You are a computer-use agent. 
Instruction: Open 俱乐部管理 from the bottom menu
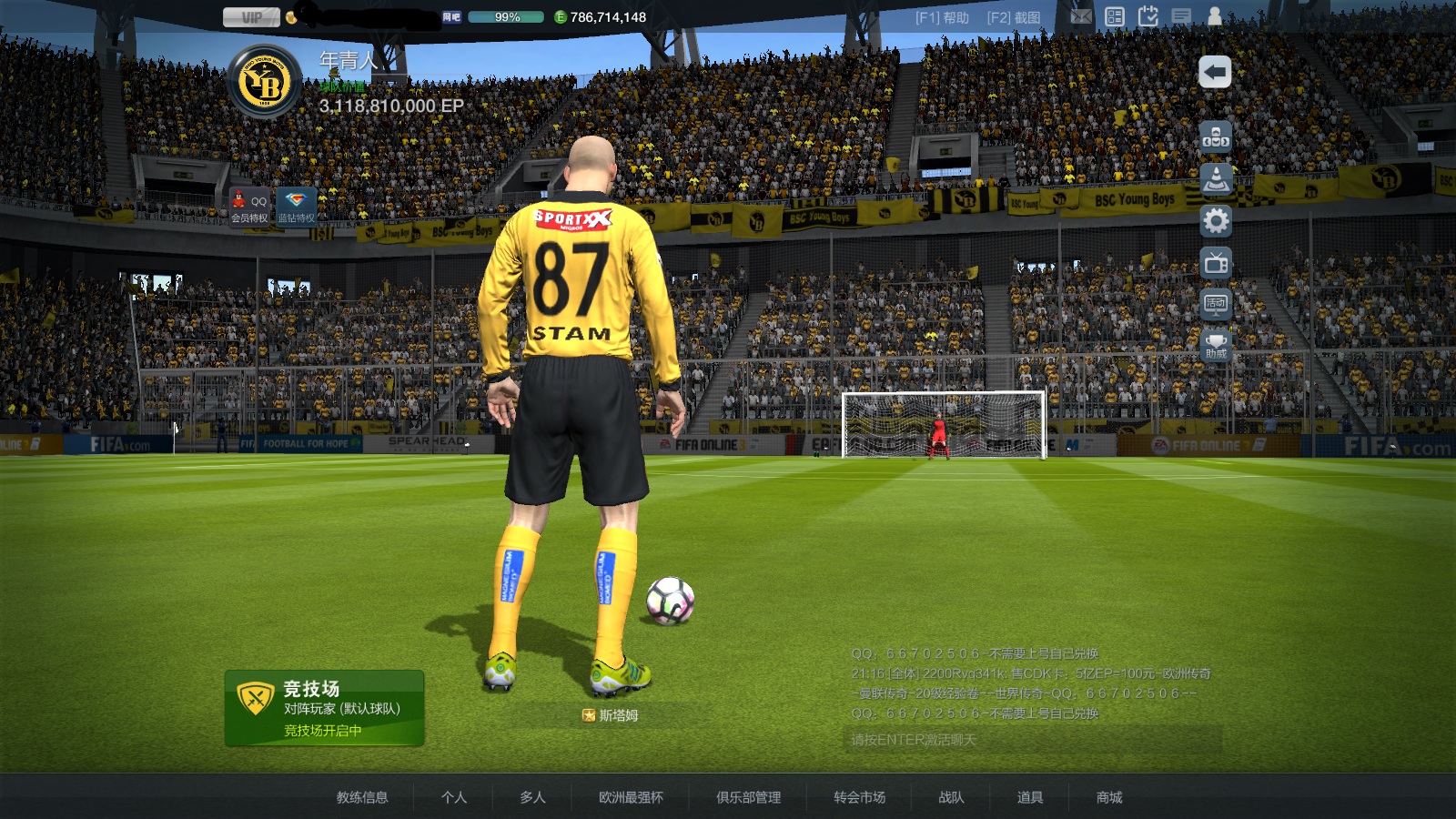[749, 796]
